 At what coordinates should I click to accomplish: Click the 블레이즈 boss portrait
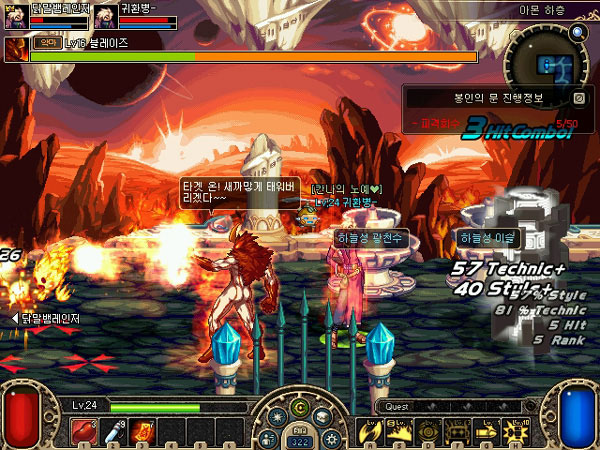tap(16, 50)
